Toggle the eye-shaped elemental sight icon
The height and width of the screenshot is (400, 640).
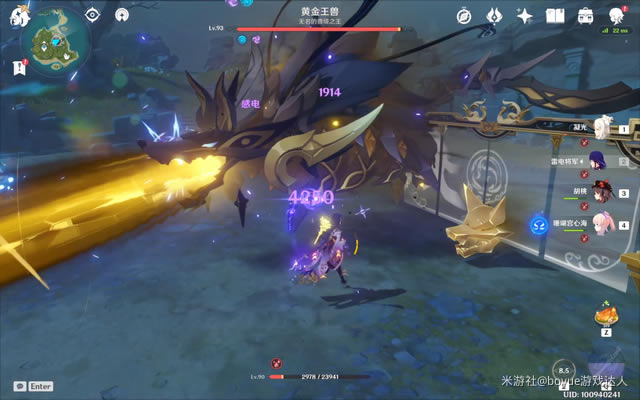pos(92,15)
